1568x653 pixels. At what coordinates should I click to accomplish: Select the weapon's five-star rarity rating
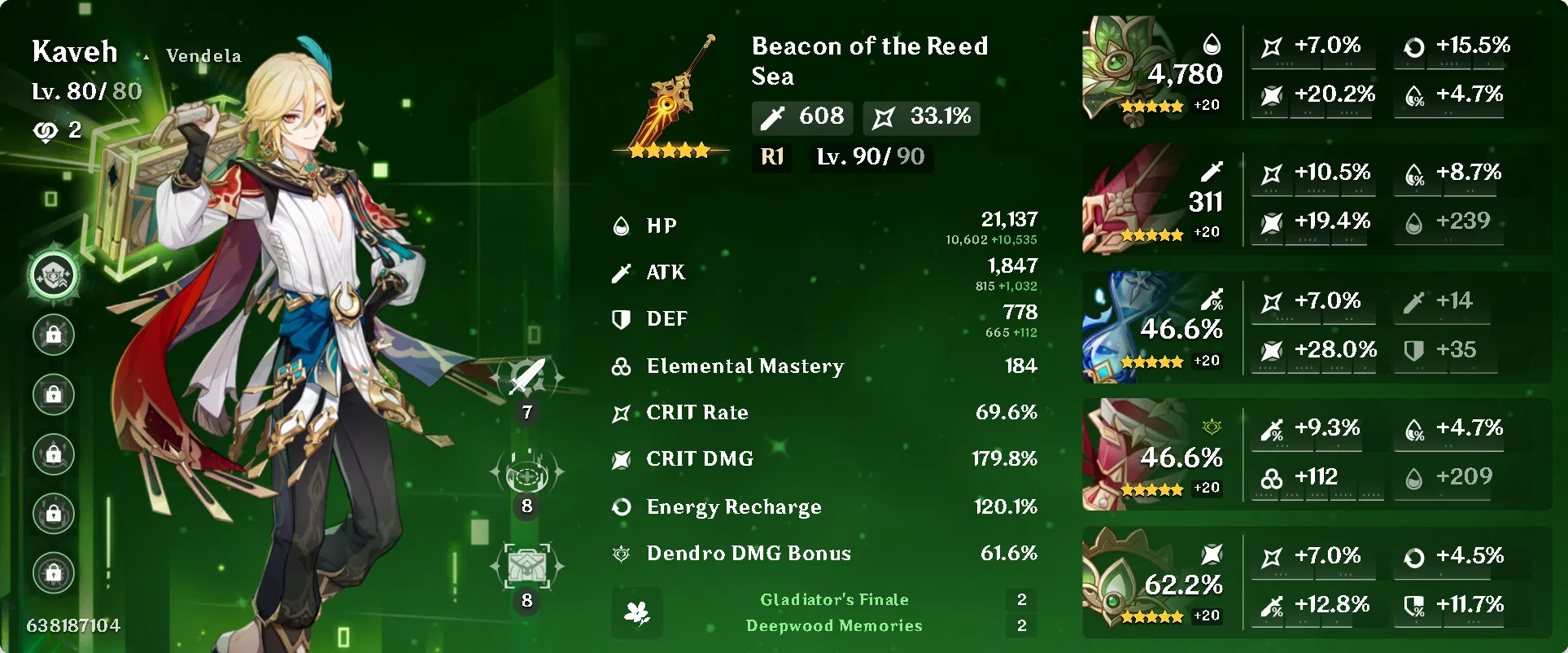click(669, 149)
